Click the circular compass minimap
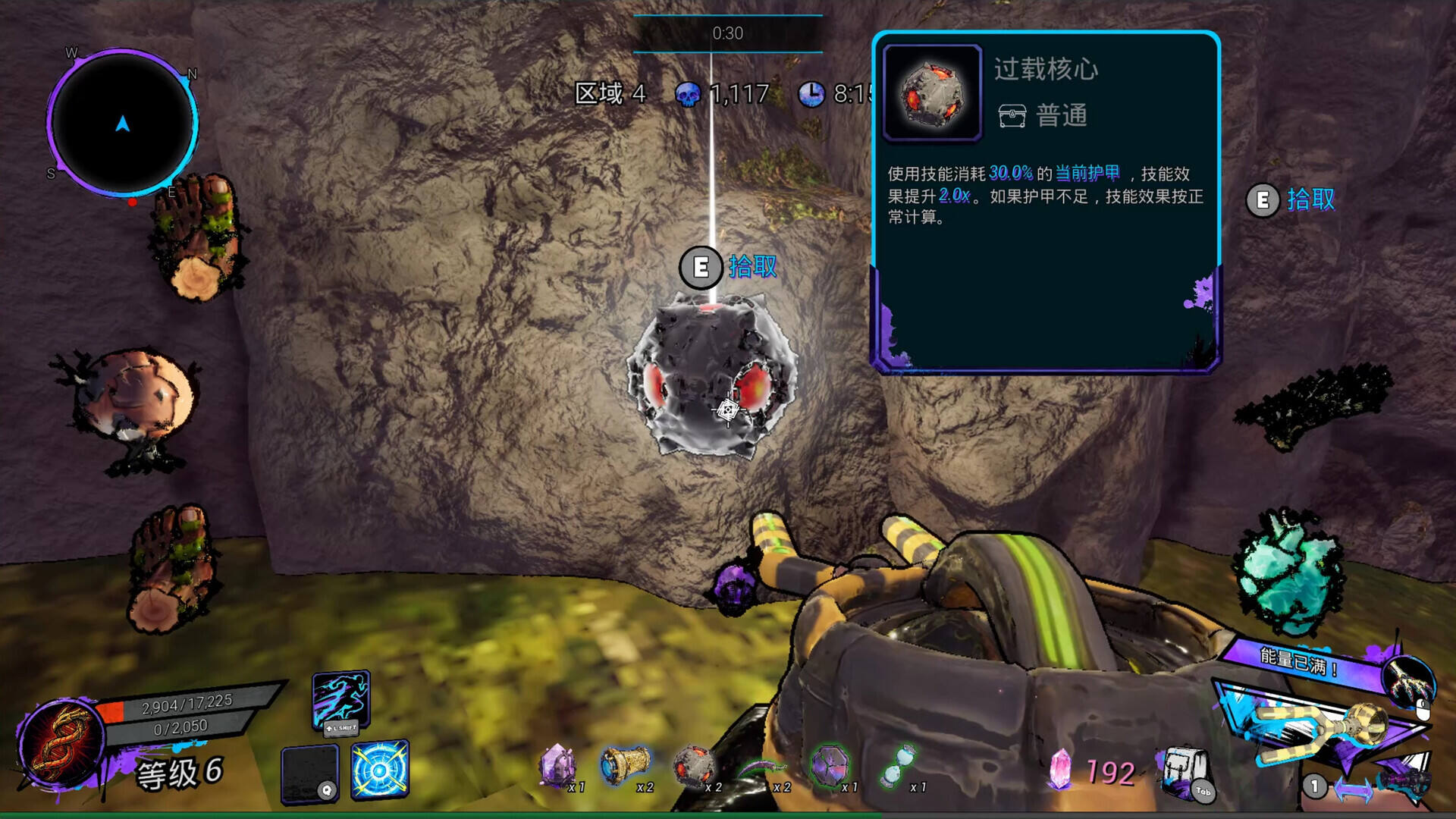The height and width of the screenshot is (819, 1456). coord(122,123)
